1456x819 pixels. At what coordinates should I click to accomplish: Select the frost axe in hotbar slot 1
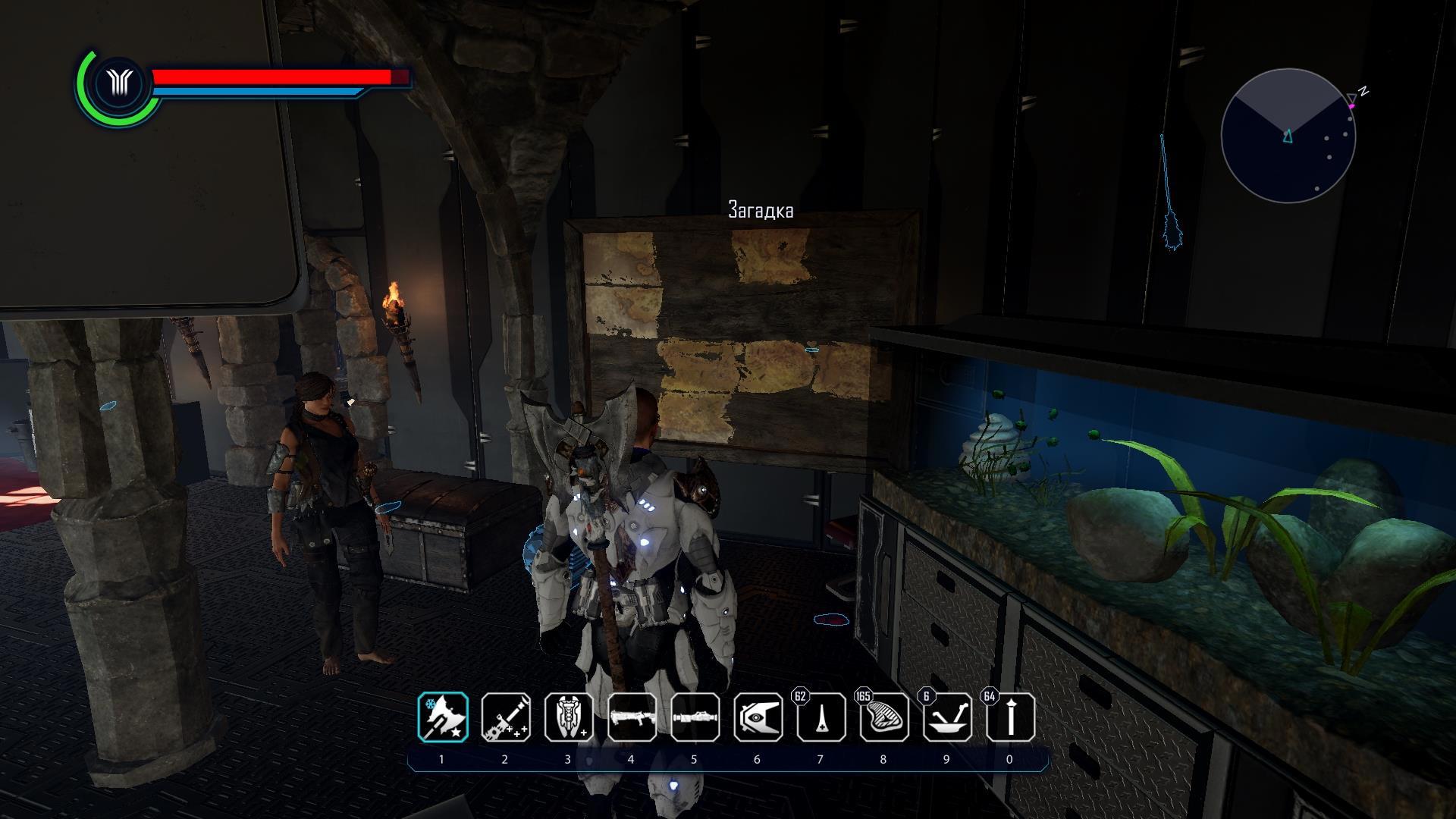443,717
